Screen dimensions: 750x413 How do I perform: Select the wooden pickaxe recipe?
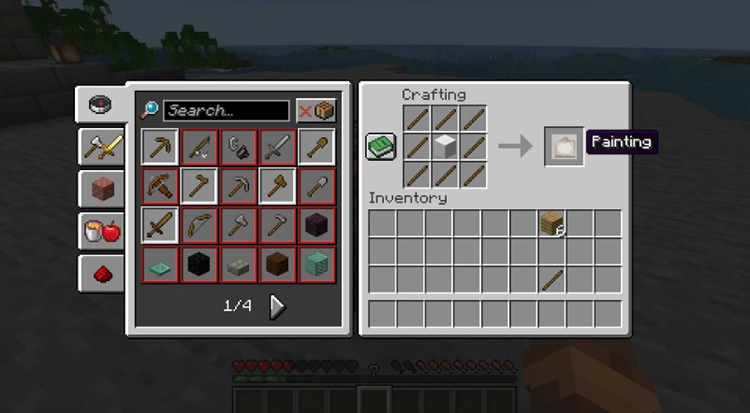pos(159,147)
